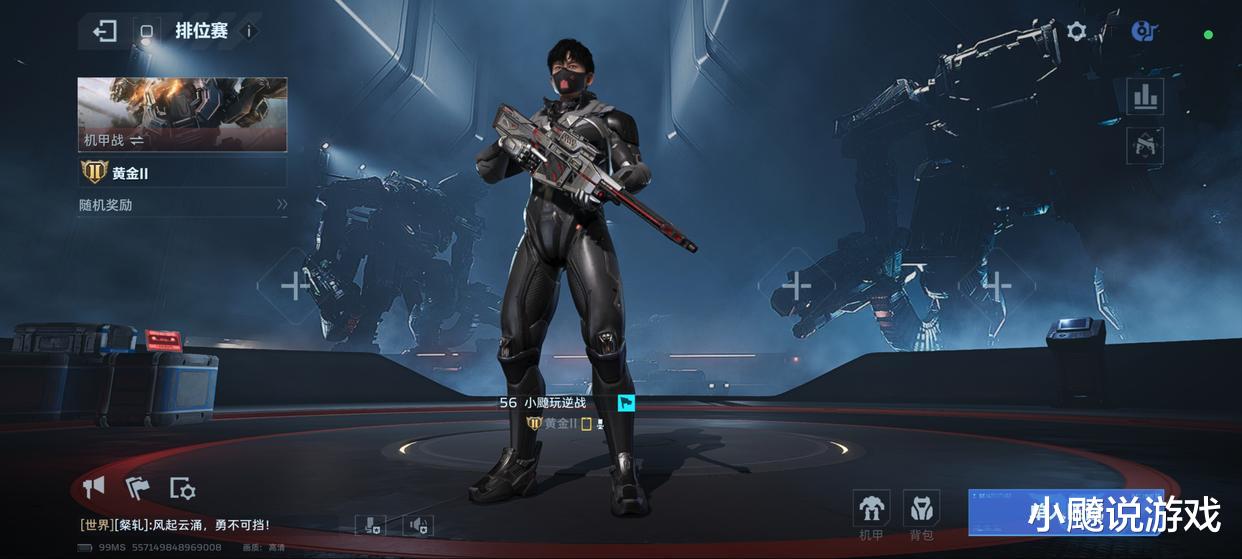Image resolution: width=1242 pixels, height=559 pixels.
Task: Open the masked character icon panel
Action: pos(1145,145)
